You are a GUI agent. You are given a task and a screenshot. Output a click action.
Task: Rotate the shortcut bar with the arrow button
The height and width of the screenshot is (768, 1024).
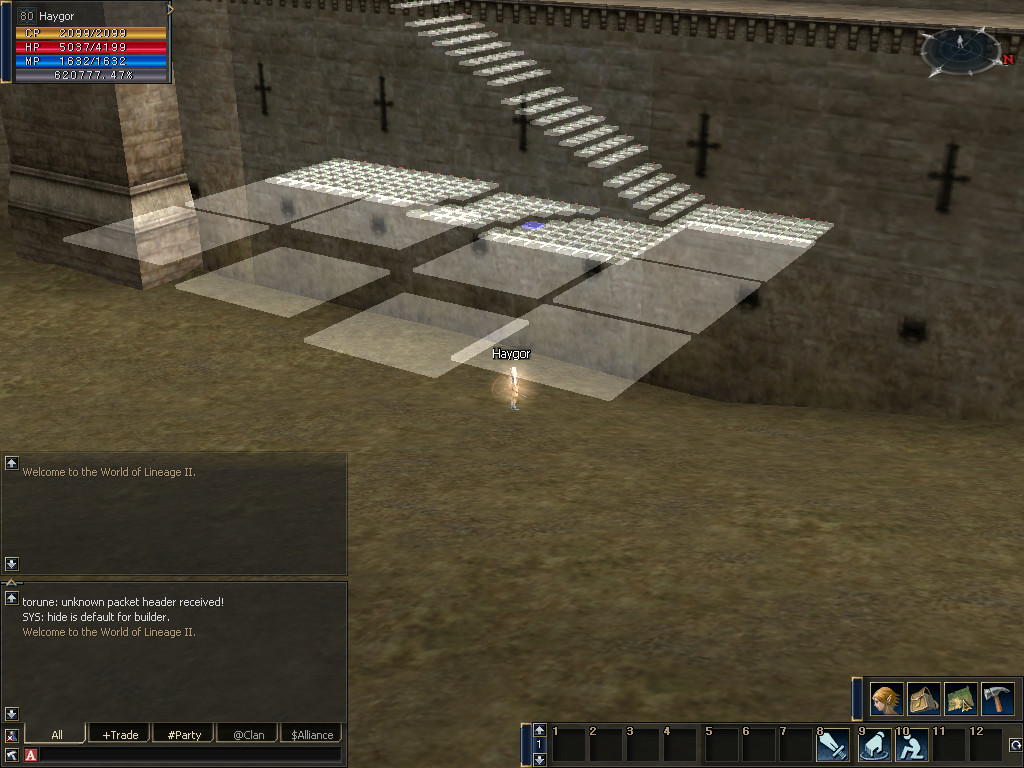click(x=1015, y=745)
